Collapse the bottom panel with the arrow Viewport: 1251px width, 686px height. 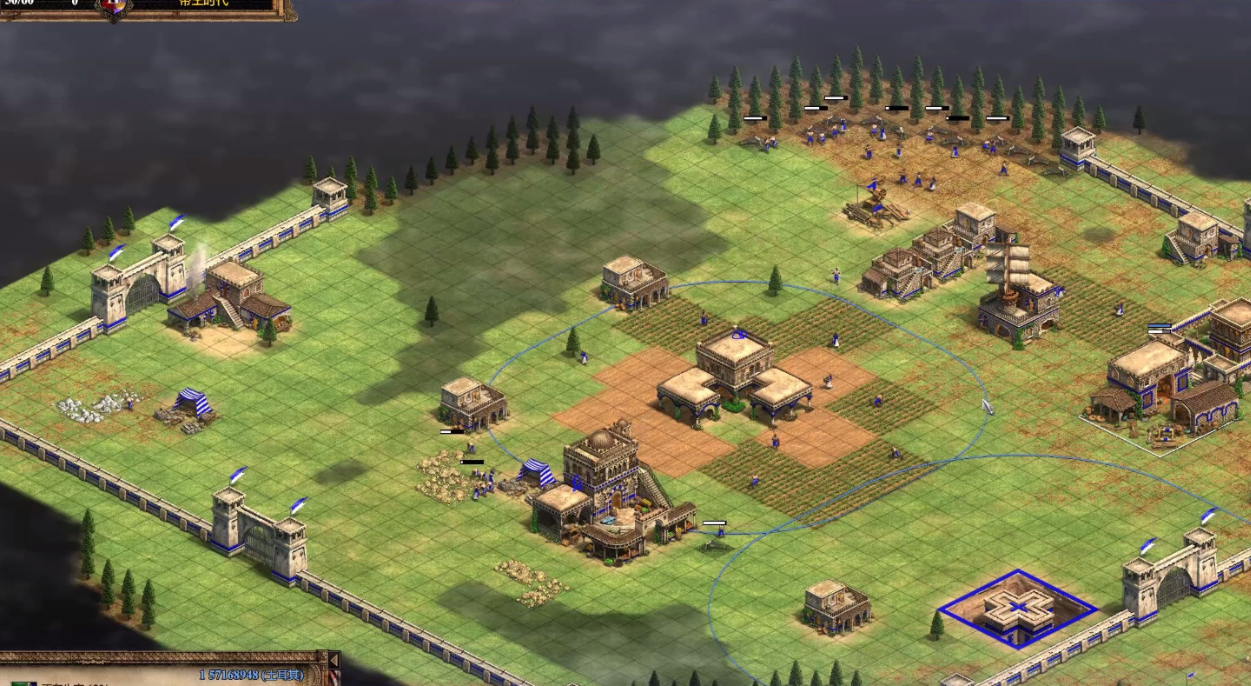point(334,661)
